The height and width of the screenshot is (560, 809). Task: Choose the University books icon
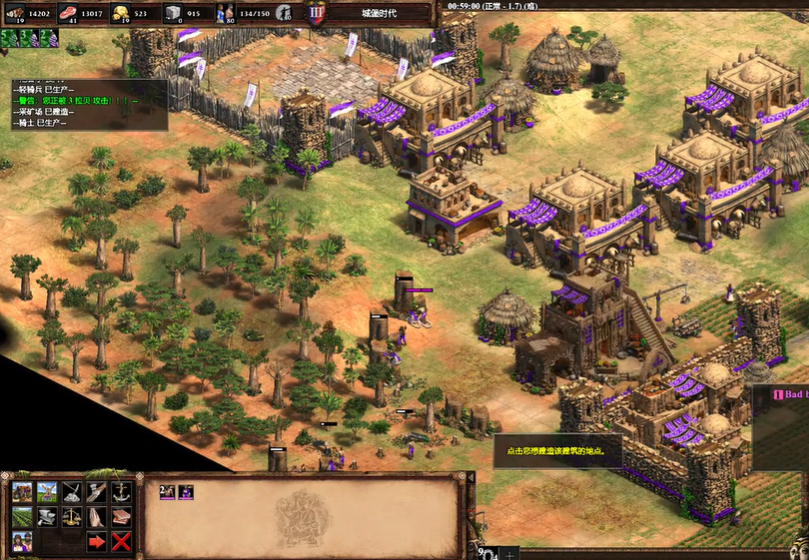pos(122,517)
